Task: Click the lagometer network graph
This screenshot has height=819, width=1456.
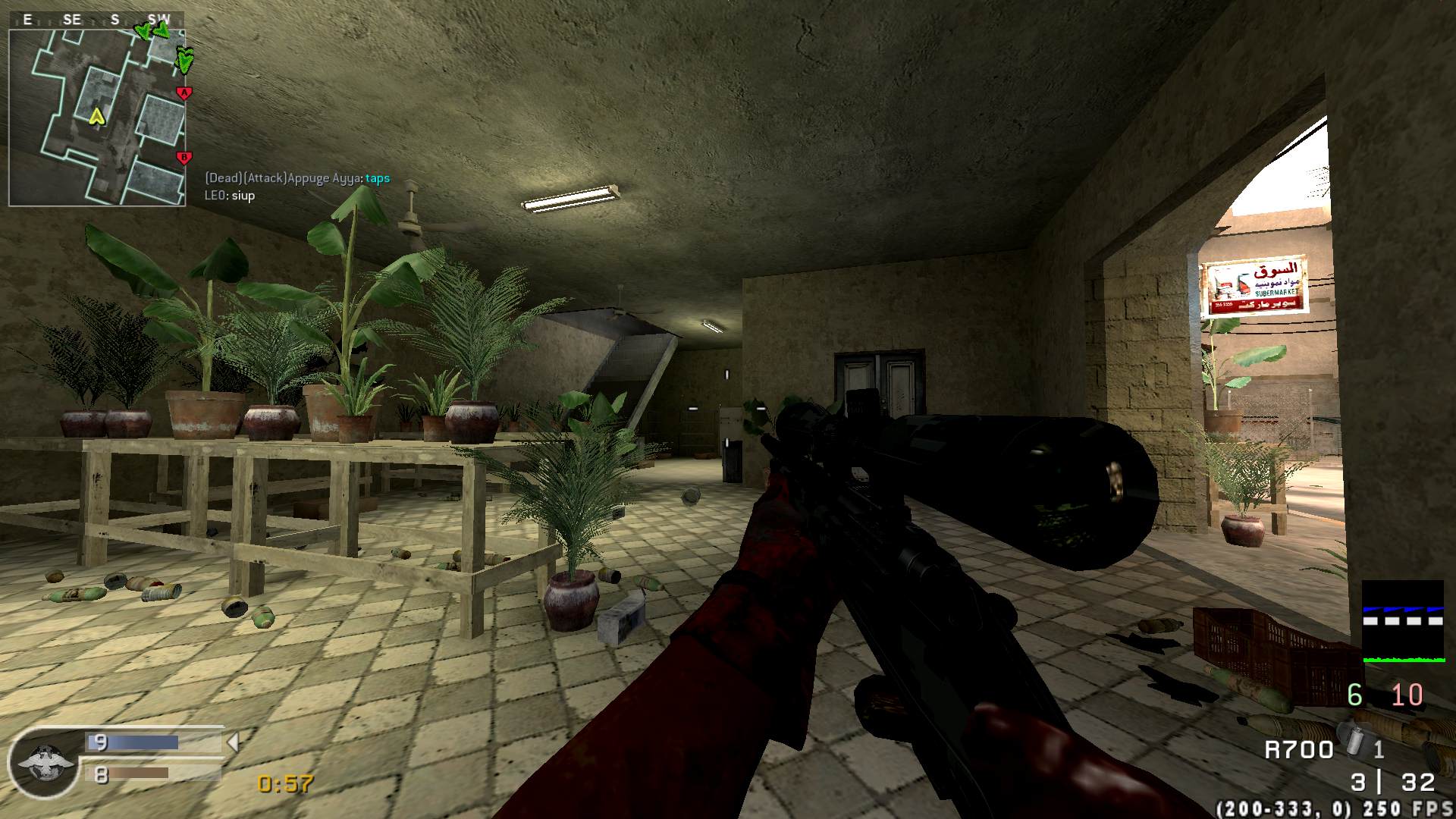Action: pyautogui.click(x=1402, y=621)
